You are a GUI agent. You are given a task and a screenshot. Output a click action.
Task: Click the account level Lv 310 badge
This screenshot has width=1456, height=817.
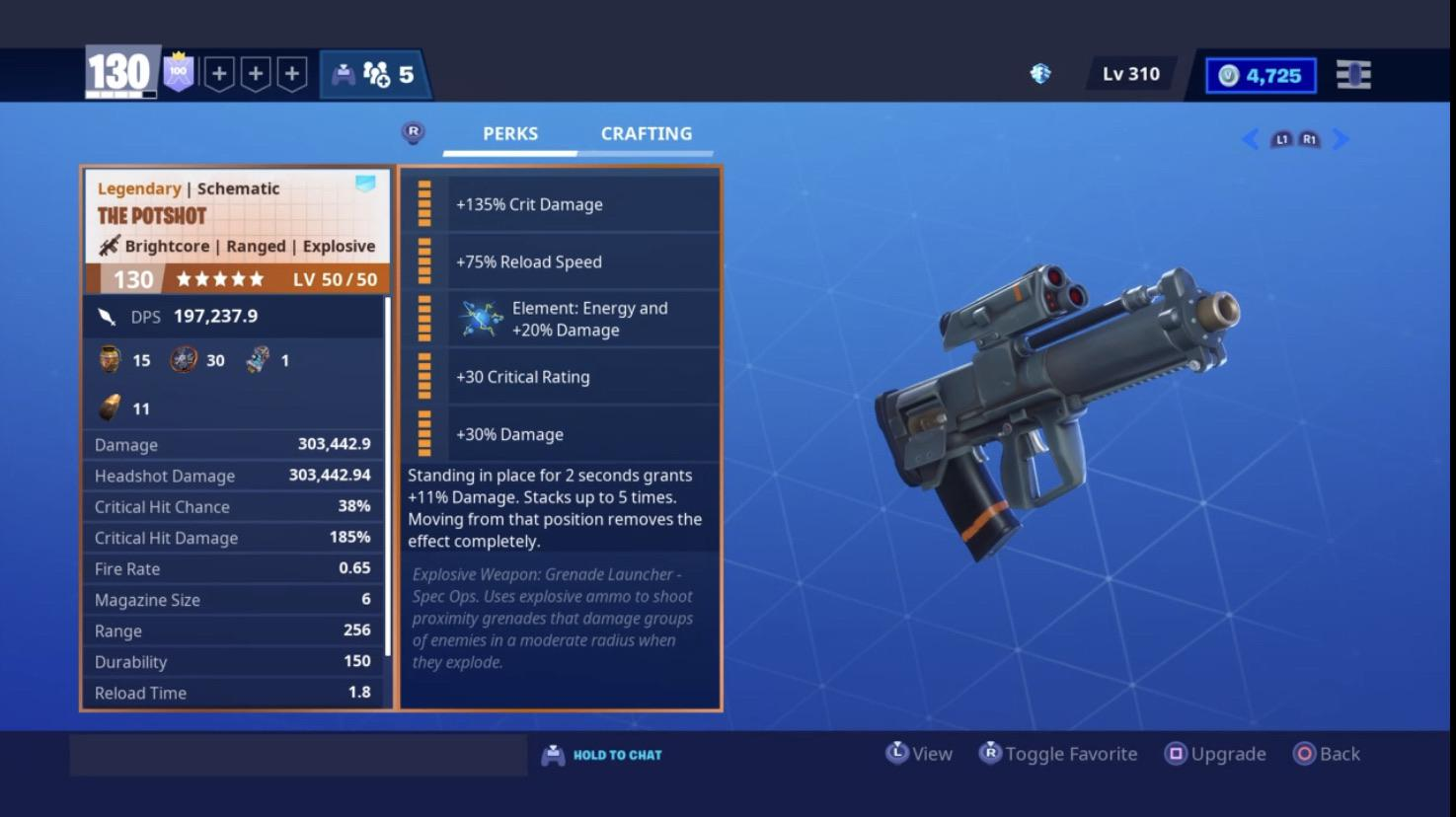(x=1131, y=74)
